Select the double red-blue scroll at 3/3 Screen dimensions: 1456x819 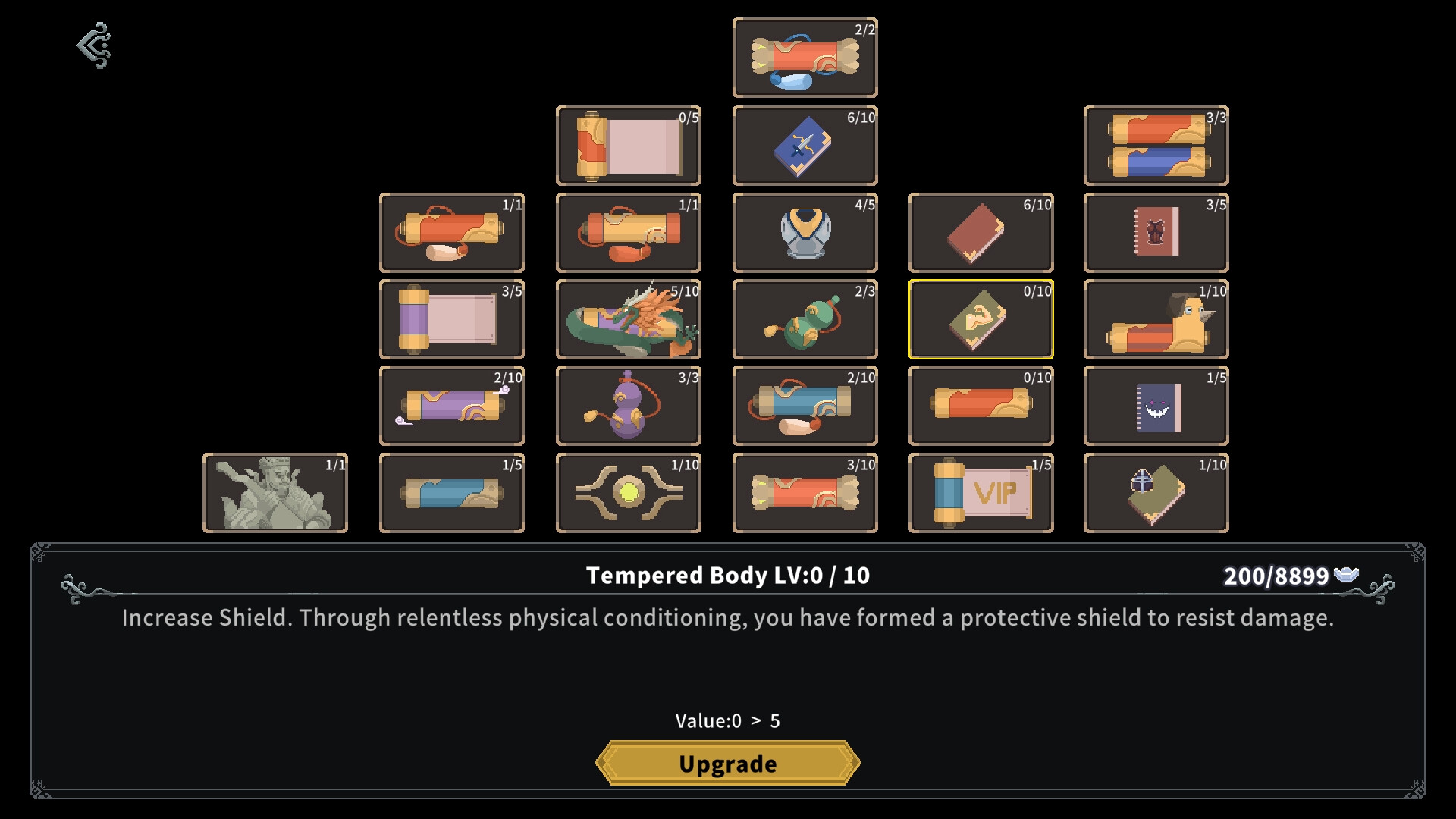[x=1157, y=146]
